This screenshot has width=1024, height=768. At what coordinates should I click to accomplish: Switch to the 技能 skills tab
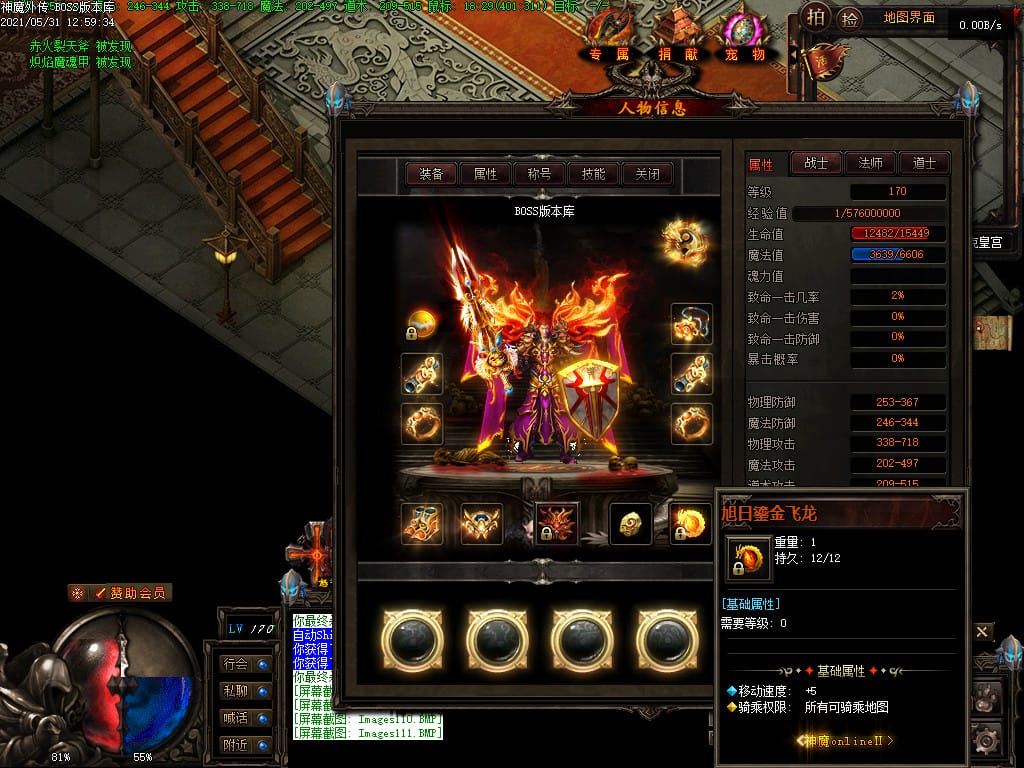pyautogui.click(x=593, y=174)
